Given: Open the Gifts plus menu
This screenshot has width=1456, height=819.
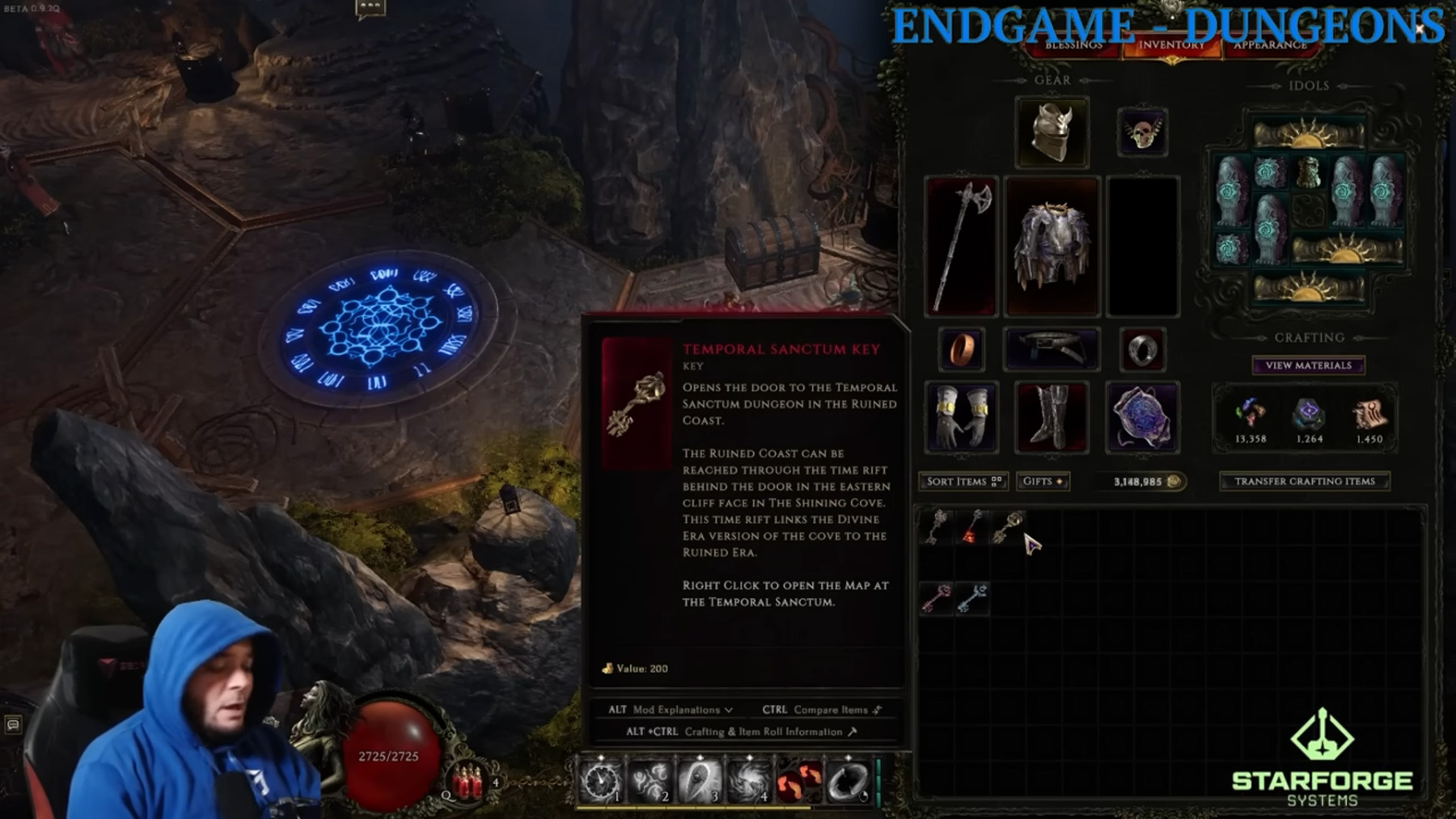Looking at the screenshot, I should [x=1043, y=481].
